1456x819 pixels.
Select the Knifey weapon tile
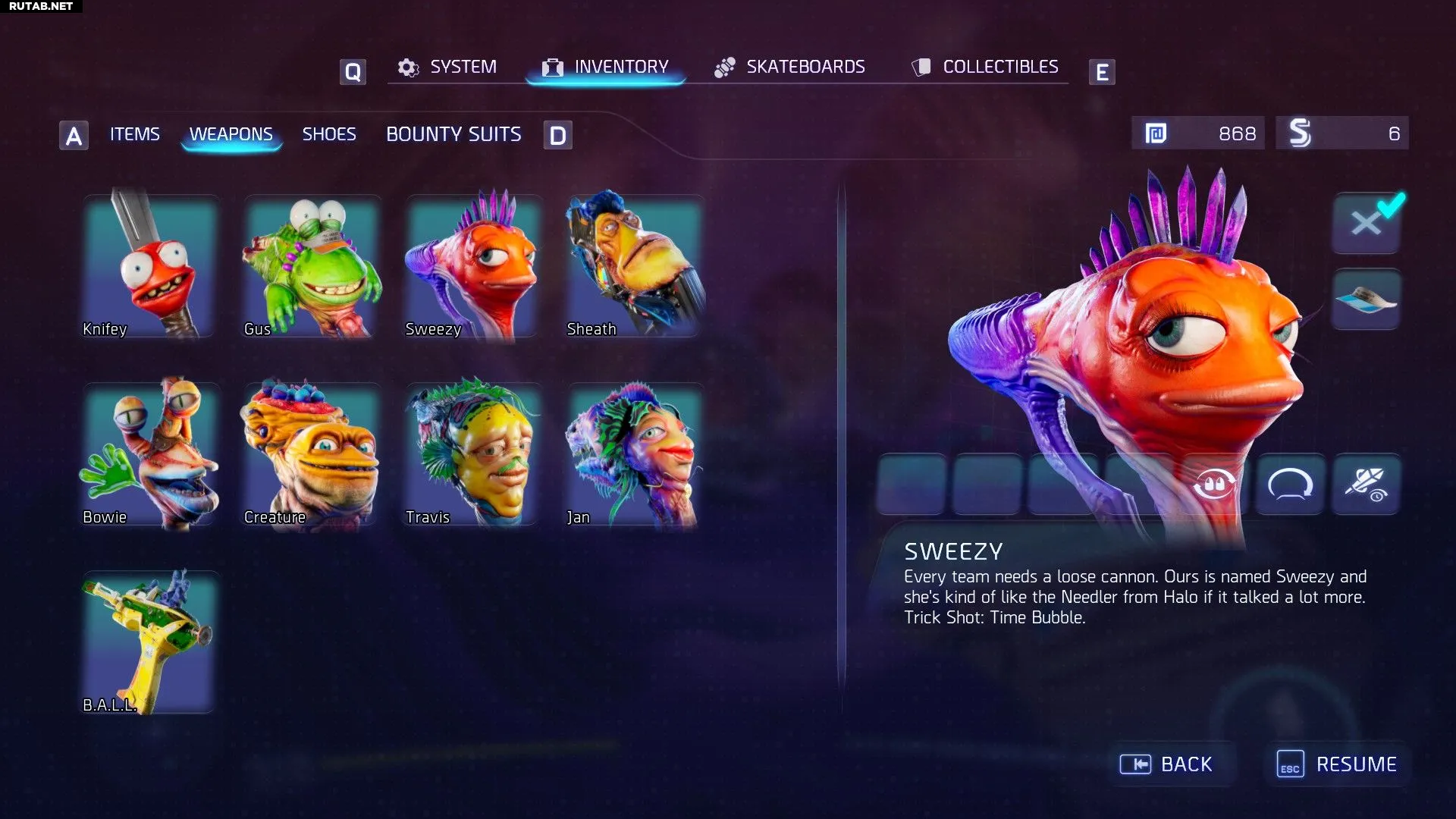[150, 265]
